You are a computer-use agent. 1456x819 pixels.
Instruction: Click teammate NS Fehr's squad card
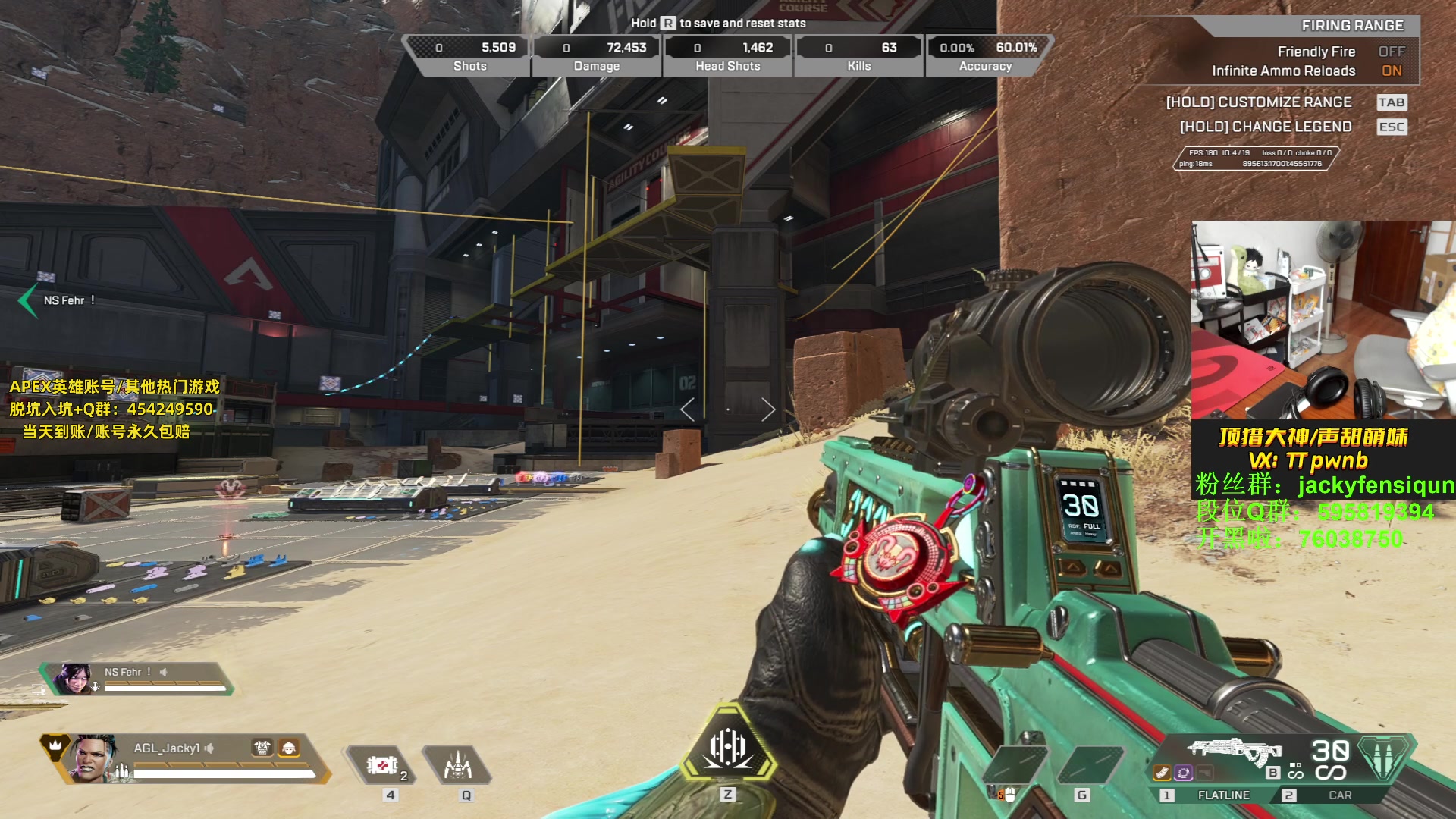136,679
